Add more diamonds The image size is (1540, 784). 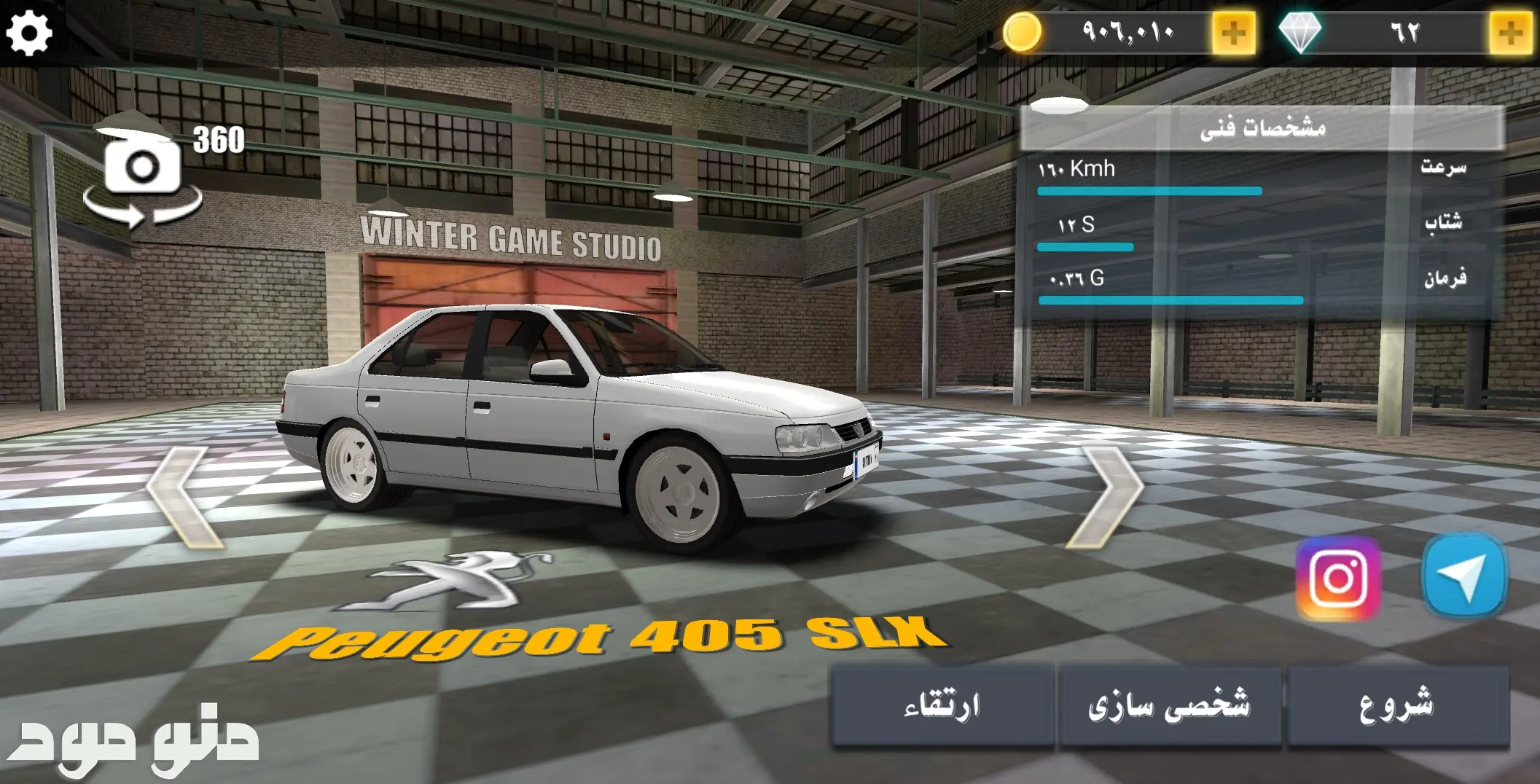pyautogui.click(x=1509, y=33)
